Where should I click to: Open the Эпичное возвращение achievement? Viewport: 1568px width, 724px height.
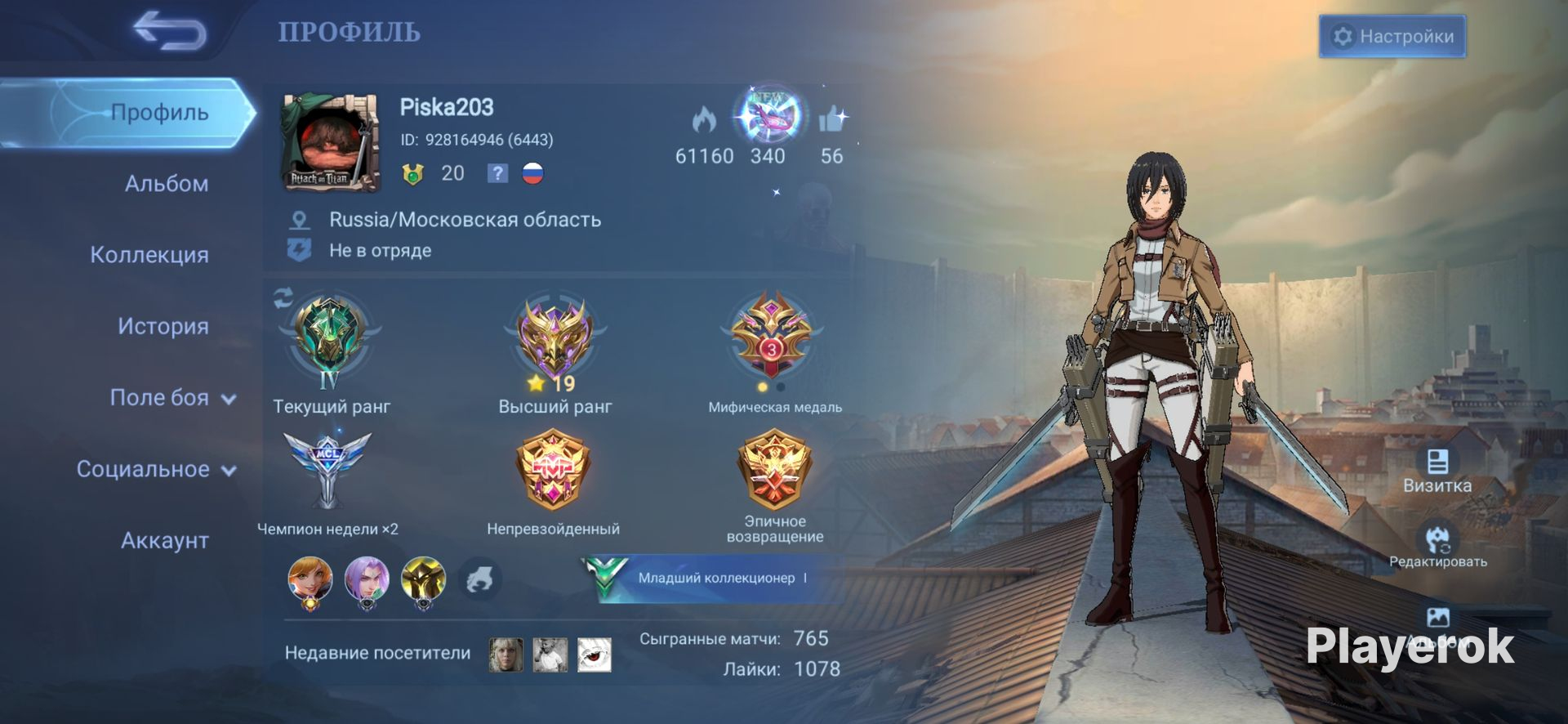[x=774, y=470]
